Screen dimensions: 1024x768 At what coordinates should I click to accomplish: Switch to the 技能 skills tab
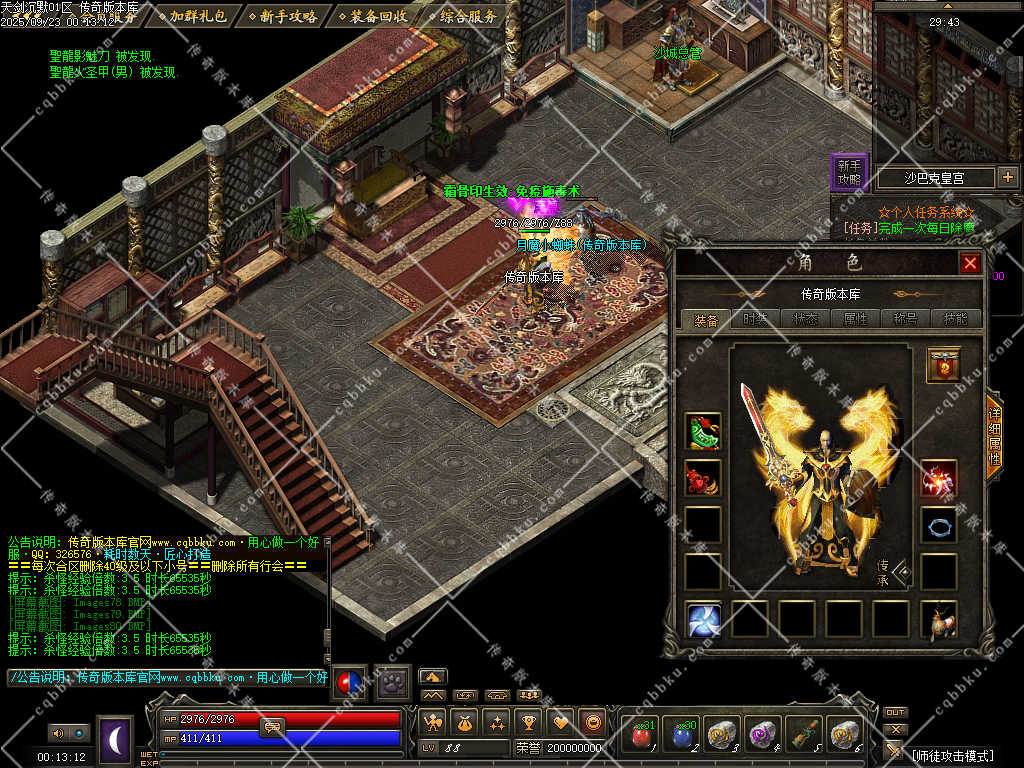coord(955,319)
